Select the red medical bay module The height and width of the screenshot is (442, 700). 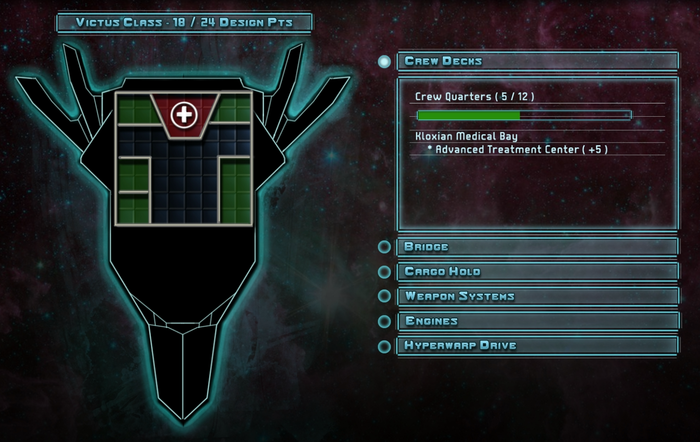[184, 114]
